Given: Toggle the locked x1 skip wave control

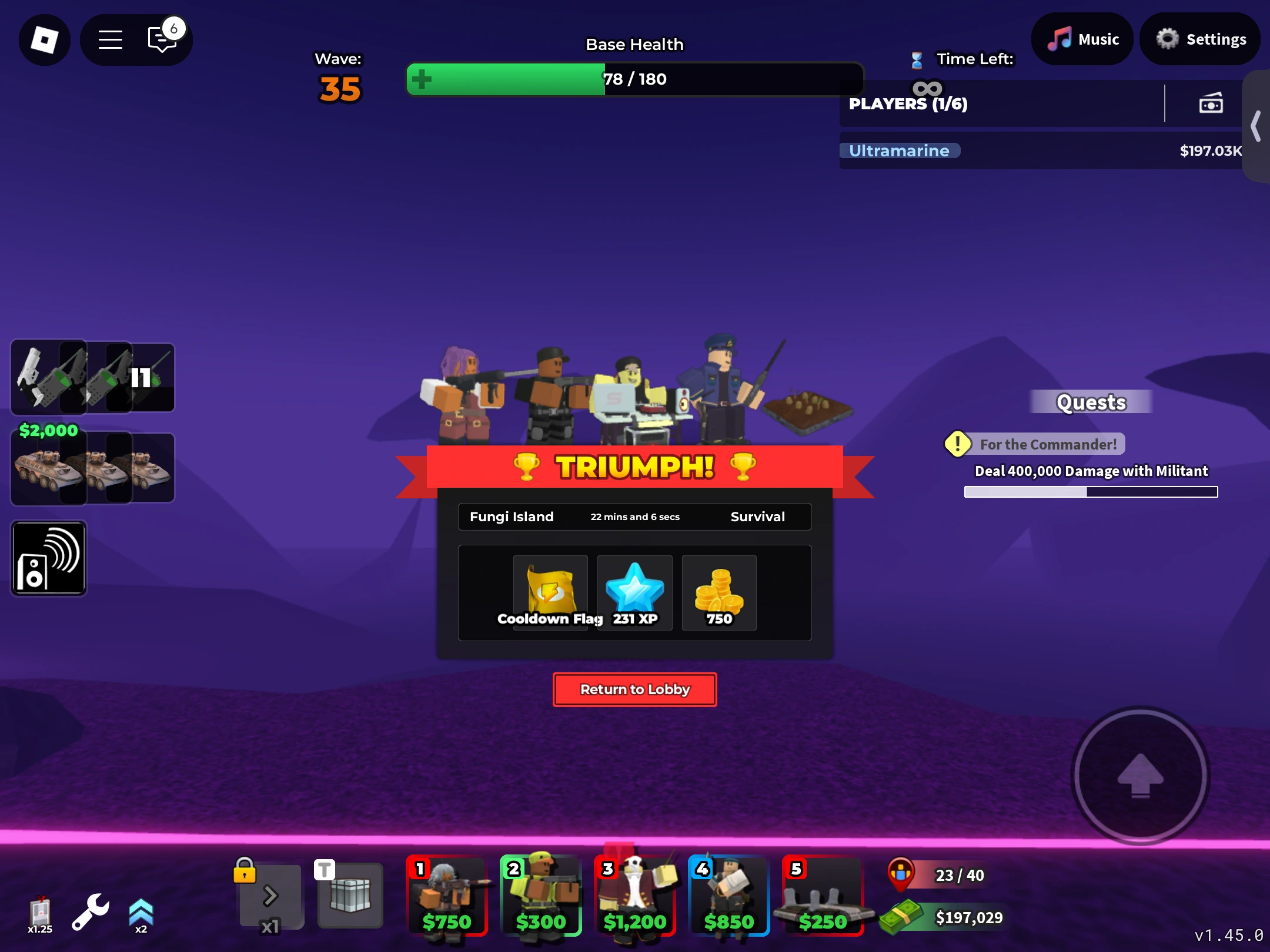Looking at the screenshot, I should click(x=270, y=896).
